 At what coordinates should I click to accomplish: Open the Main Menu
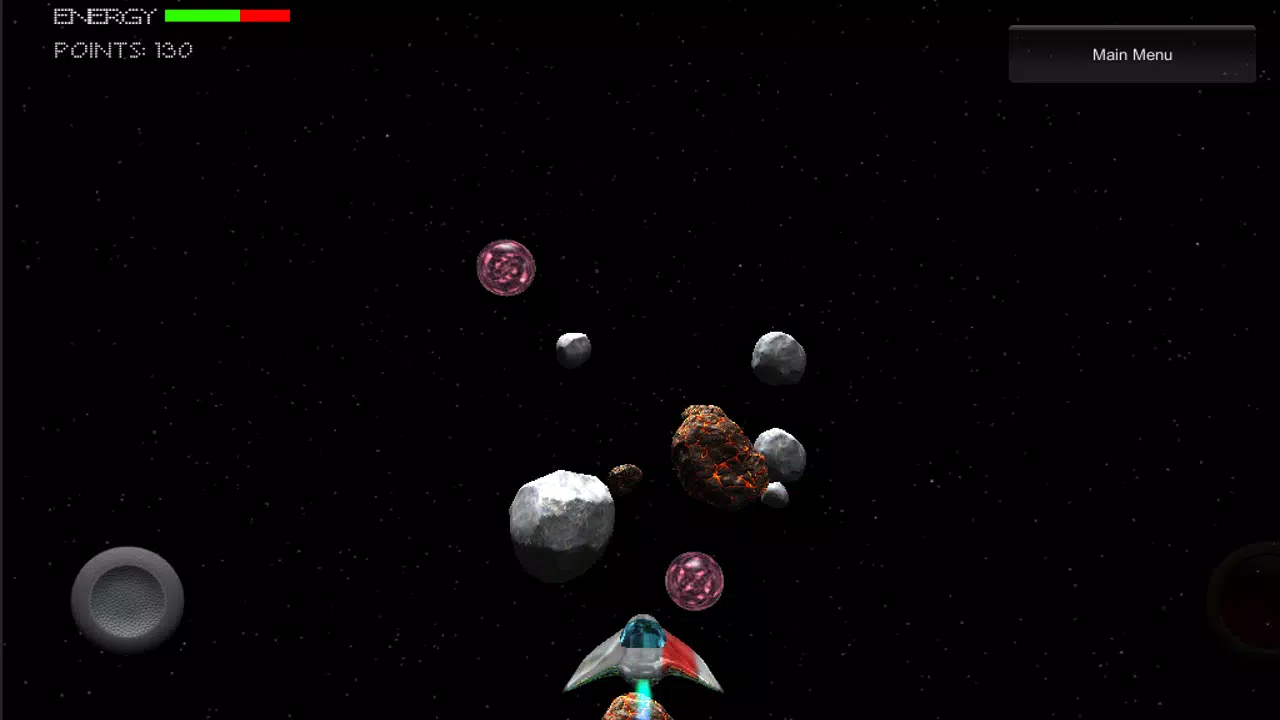tap(1131, 54)
